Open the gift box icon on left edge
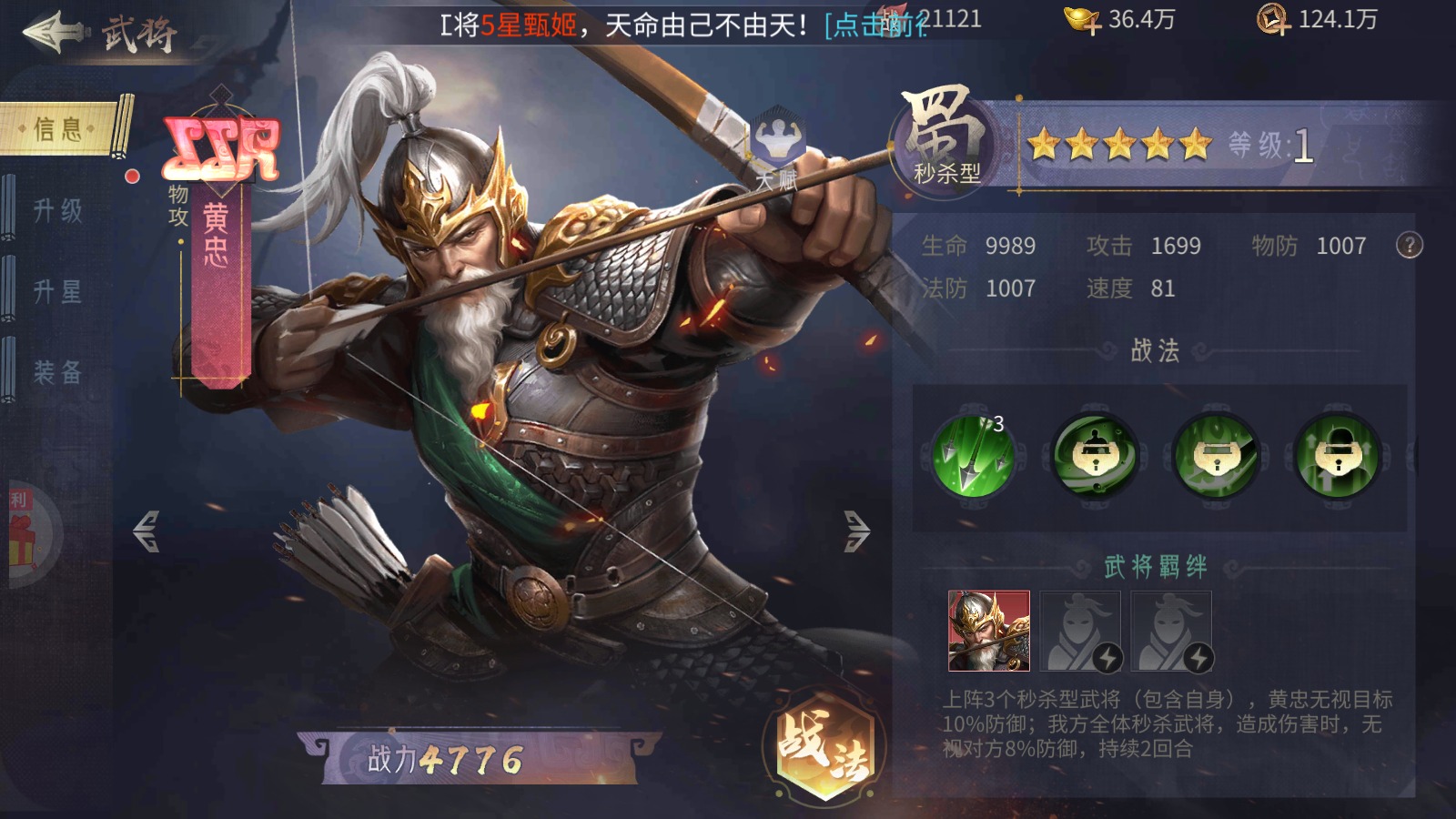1456x819 pixels. click(x=22, y=537)
